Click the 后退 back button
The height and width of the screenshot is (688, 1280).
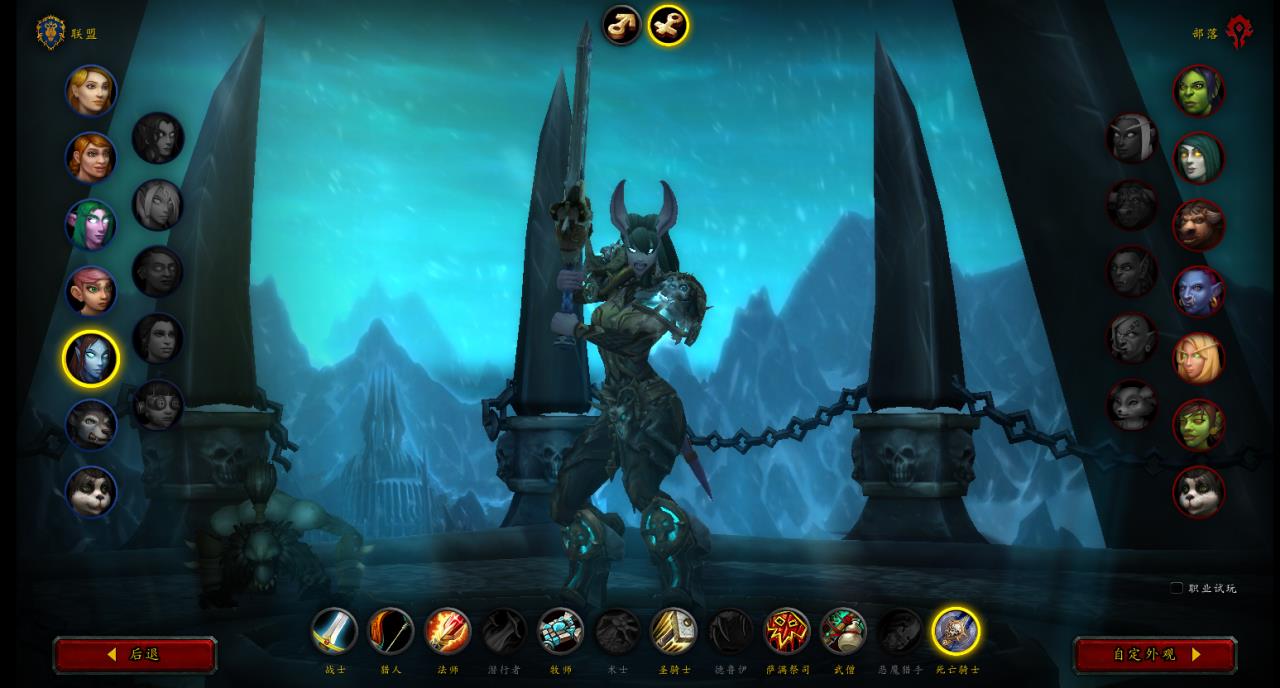(134, 655)
